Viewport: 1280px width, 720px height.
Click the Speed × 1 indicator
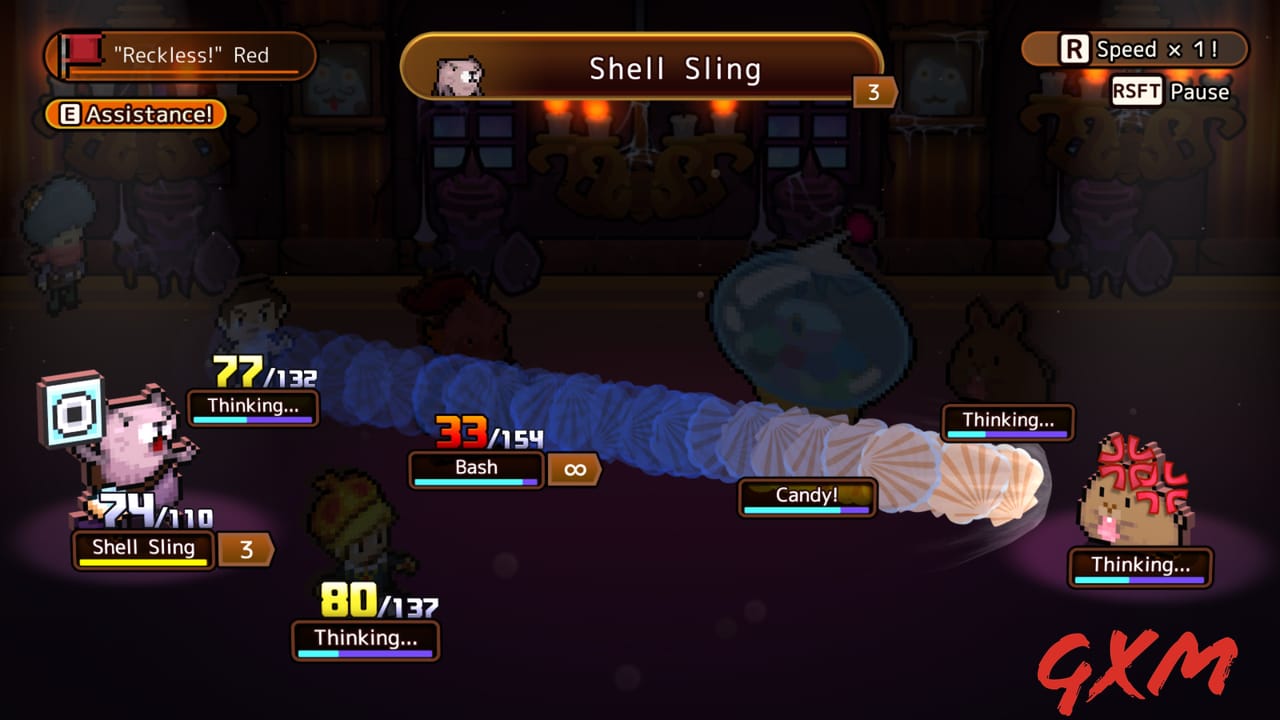1135,49
